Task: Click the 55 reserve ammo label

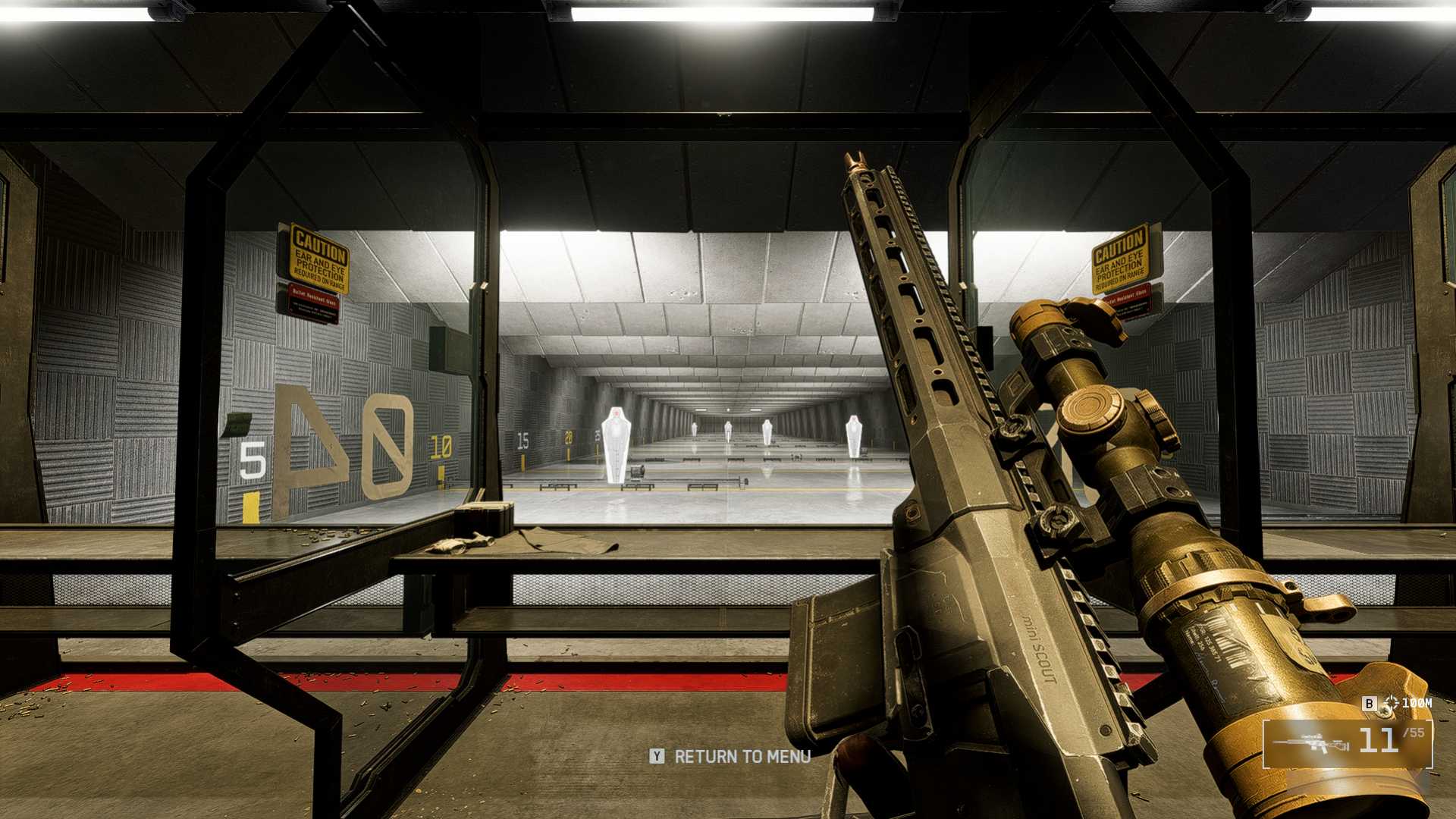Action: (x=1412, y=732)
